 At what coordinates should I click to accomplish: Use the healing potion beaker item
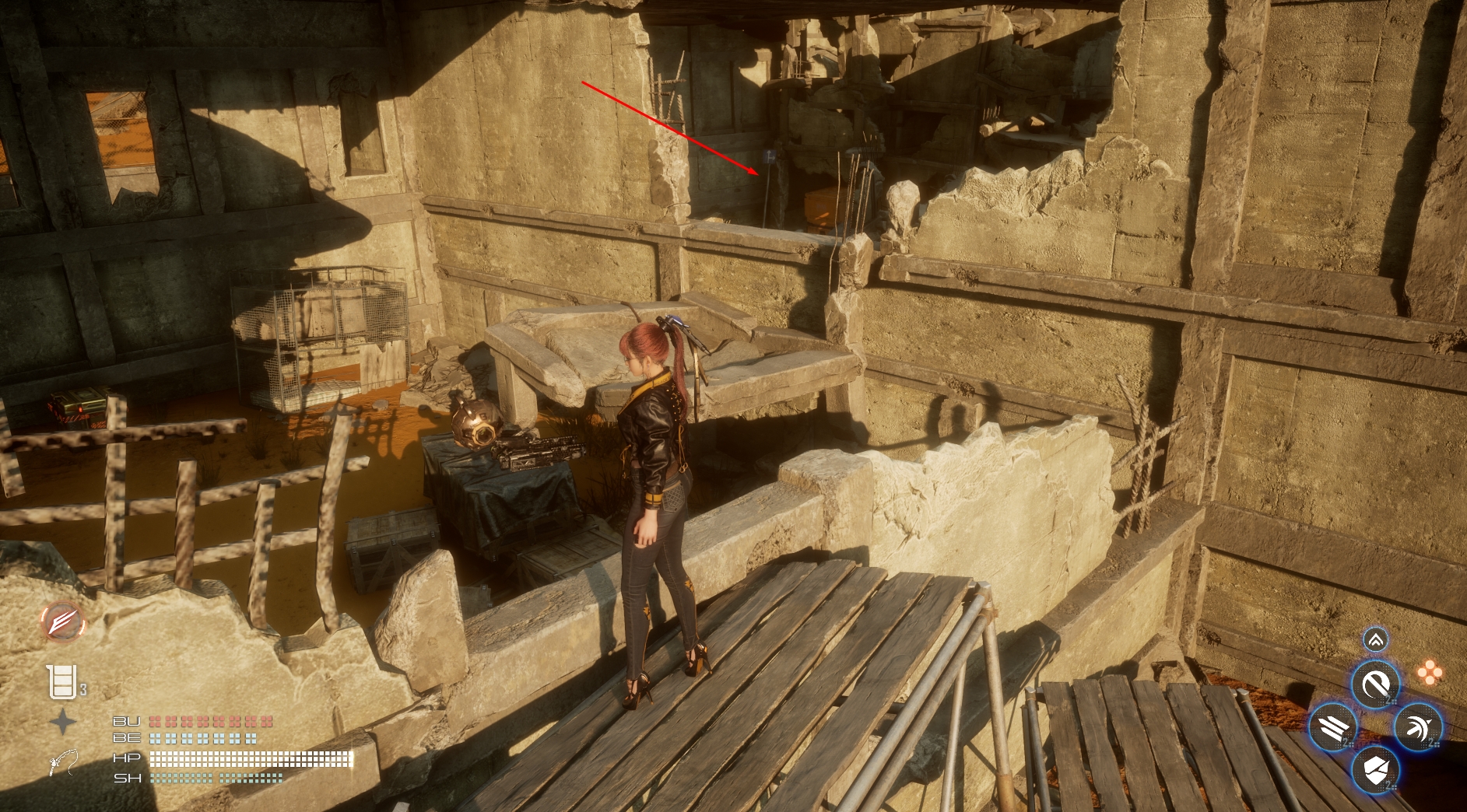pos(61,682)
